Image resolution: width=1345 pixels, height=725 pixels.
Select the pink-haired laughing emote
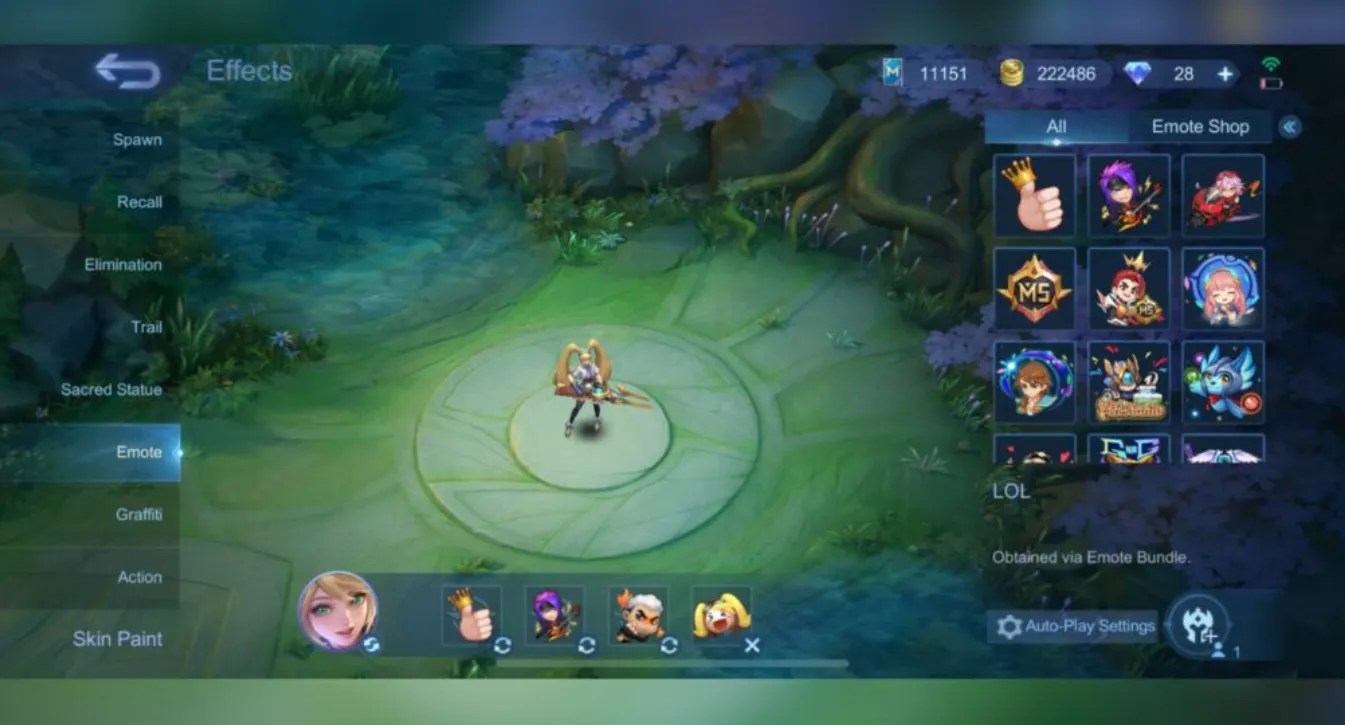pyautogui.click(x=1222, y=290)
